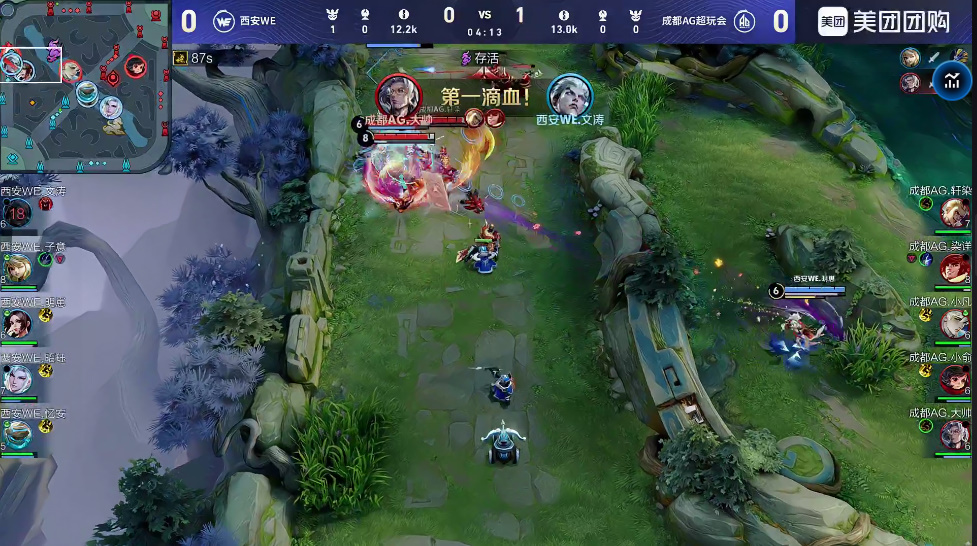Click the 西安WE team logo
977x546 pixels.
click(x=224, y=21)
